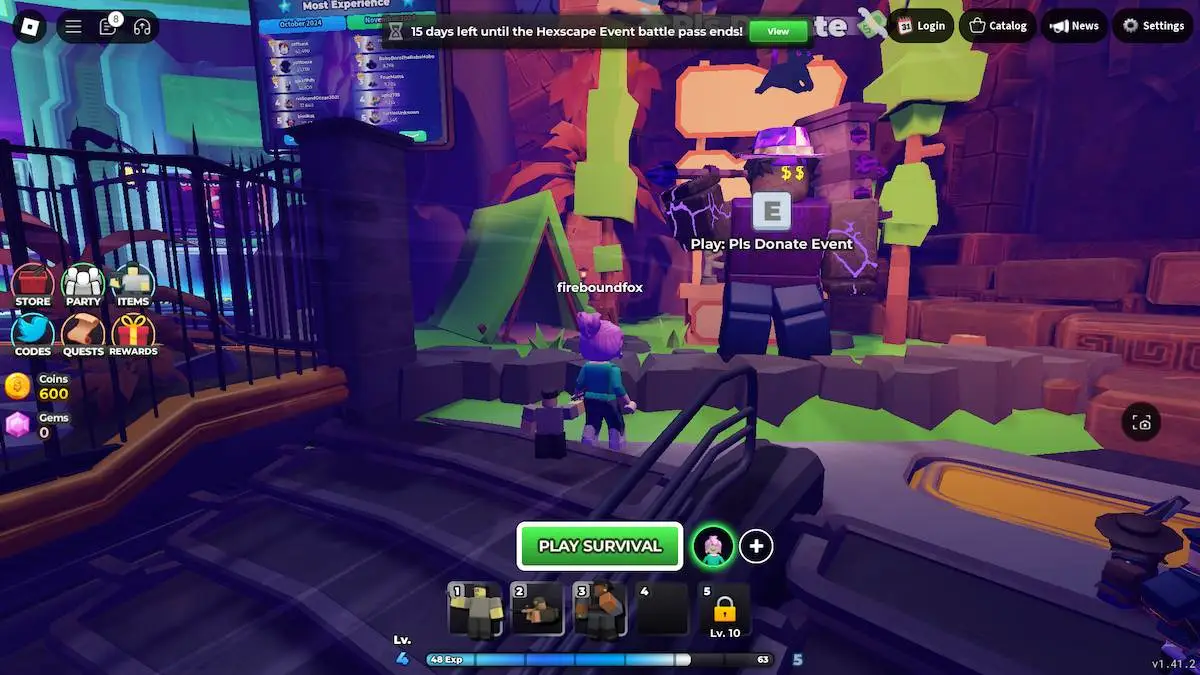Open the Rewards gift menu
Viewport: 1200px width, 675px height.
(133, 335)
